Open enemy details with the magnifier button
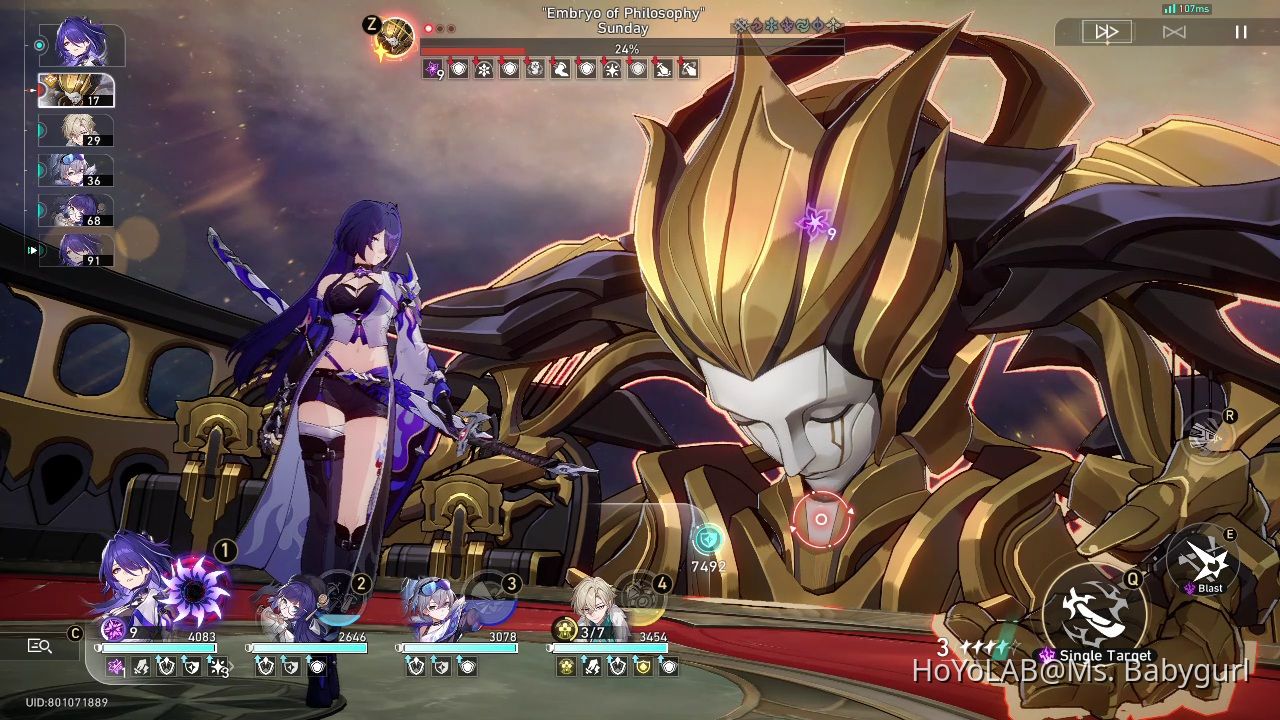The width and height of the screenshot is (1280, 720). coord(40,646)
